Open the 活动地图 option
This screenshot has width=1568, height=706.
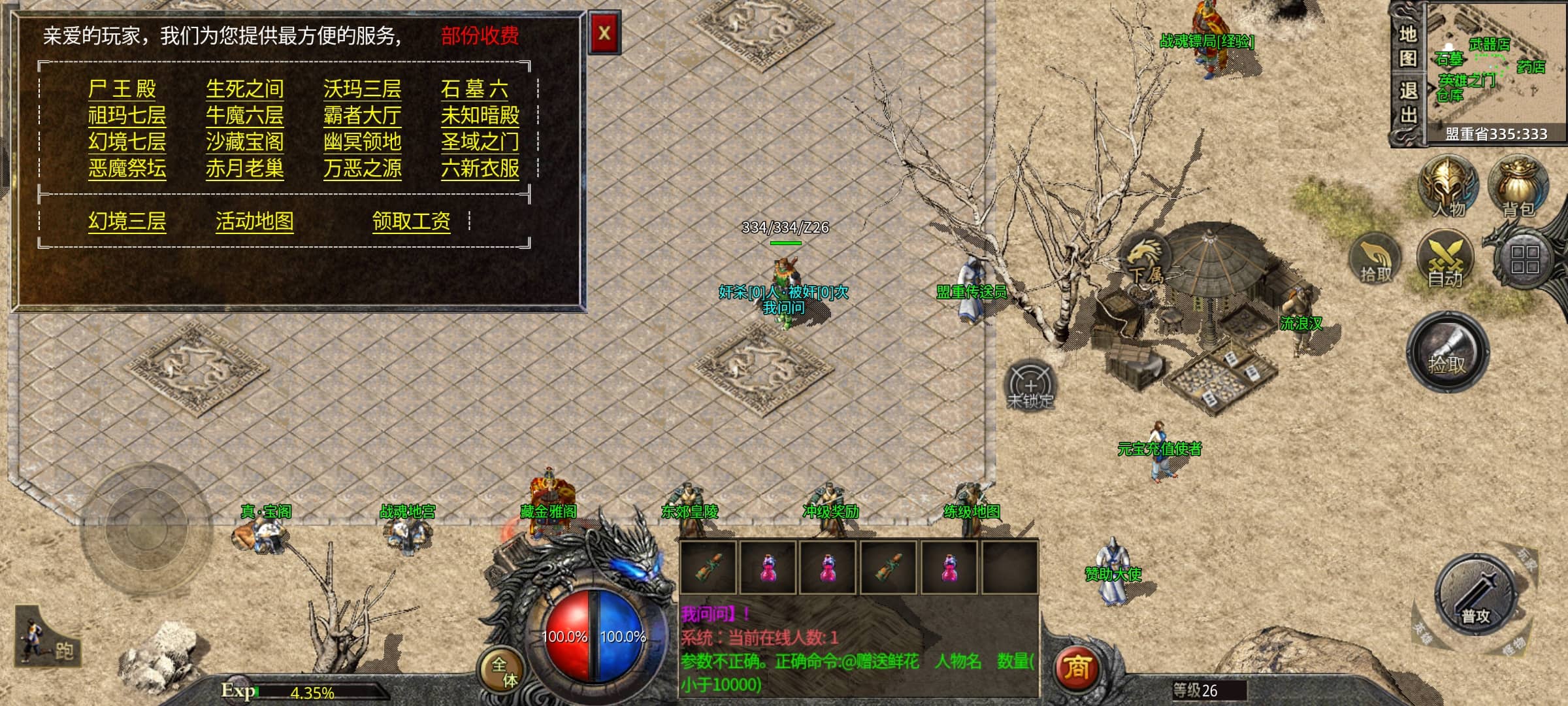click(254, 222)
